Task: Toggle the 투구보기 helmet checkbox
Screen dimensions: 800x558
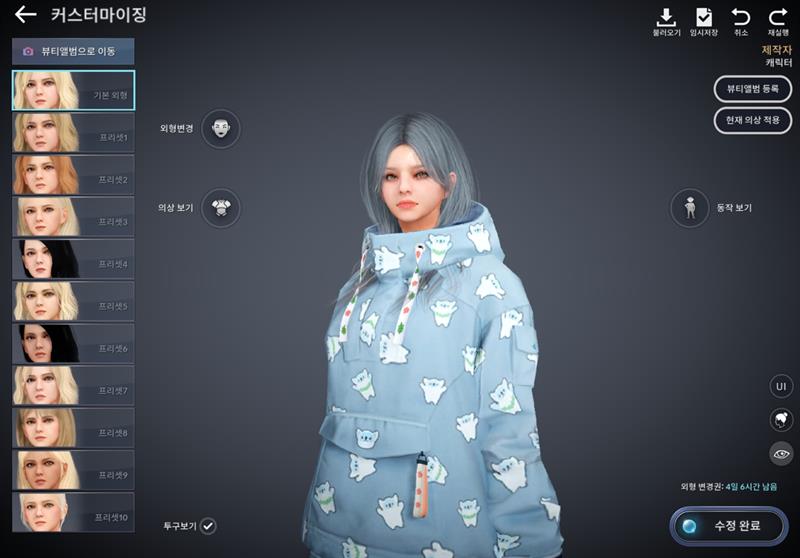Action: (208, 525)
